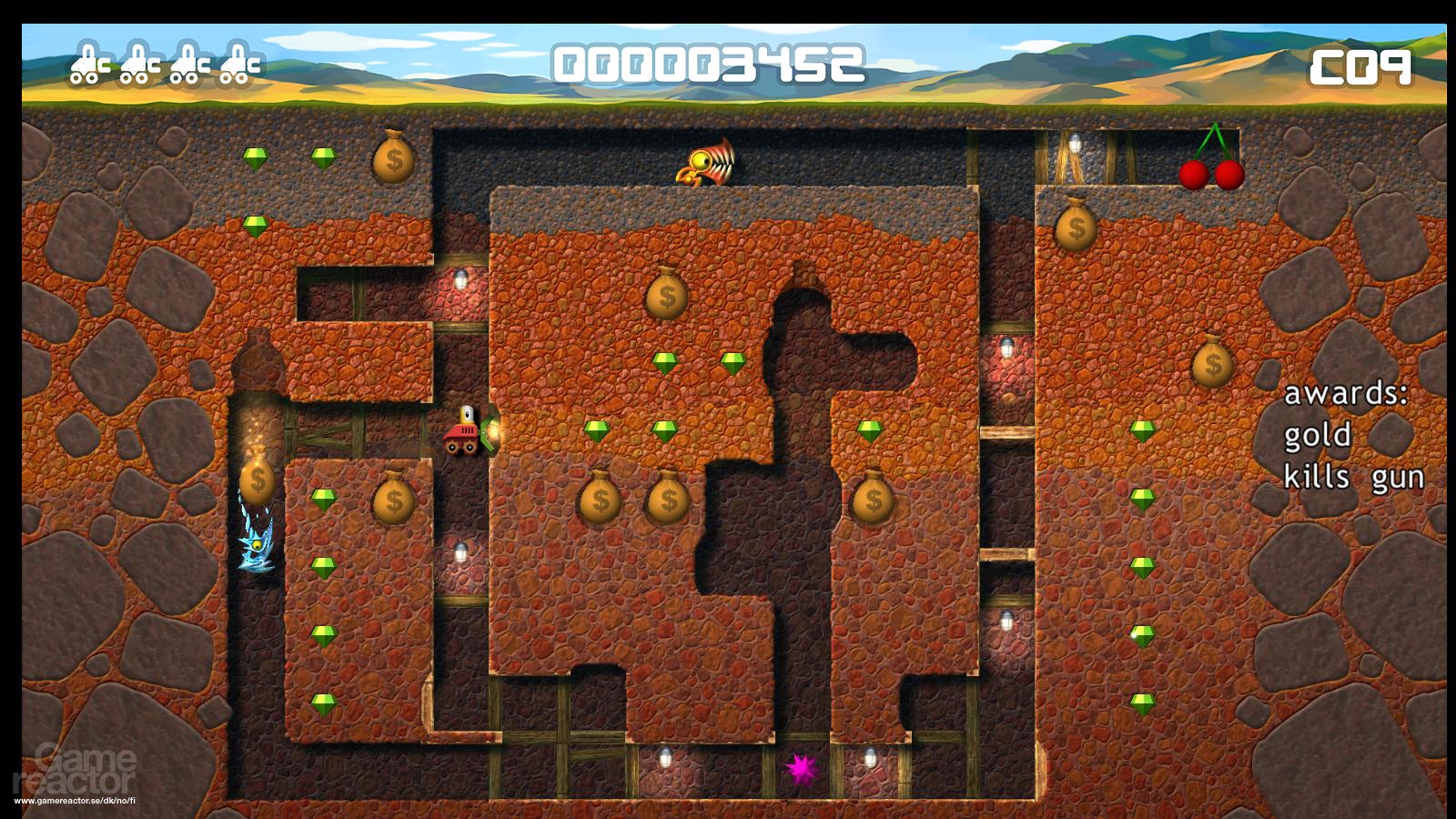1456x819 pixels.
Task: Click the level code C09 display
Action: (1360, 64)
